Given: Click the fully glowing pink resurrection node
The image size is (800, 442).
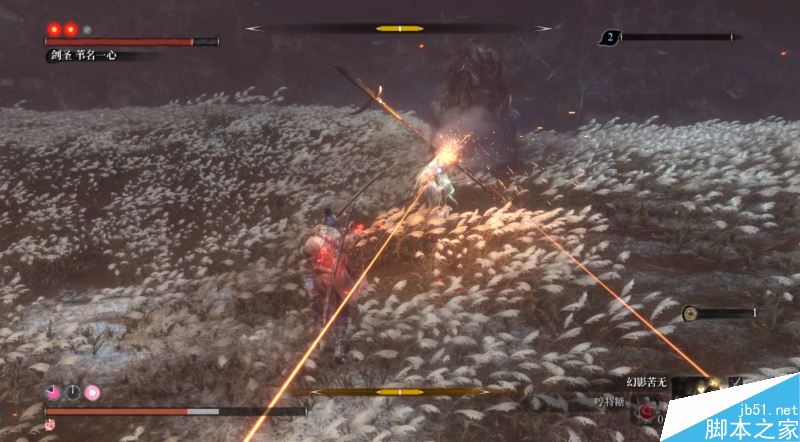Looking at the screenshot, I should [92, 392].
